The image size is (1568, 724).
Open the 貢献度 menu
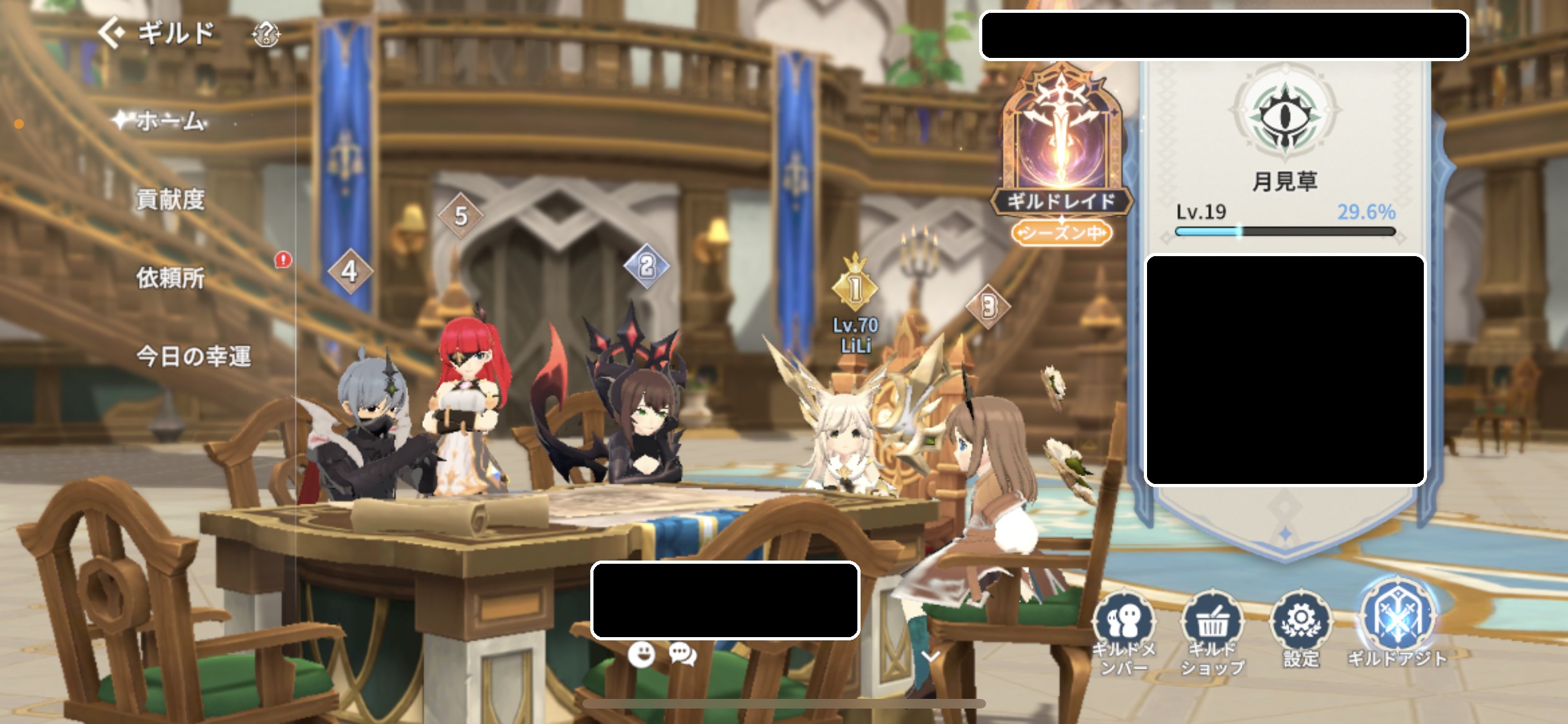(x=170, y=200)
